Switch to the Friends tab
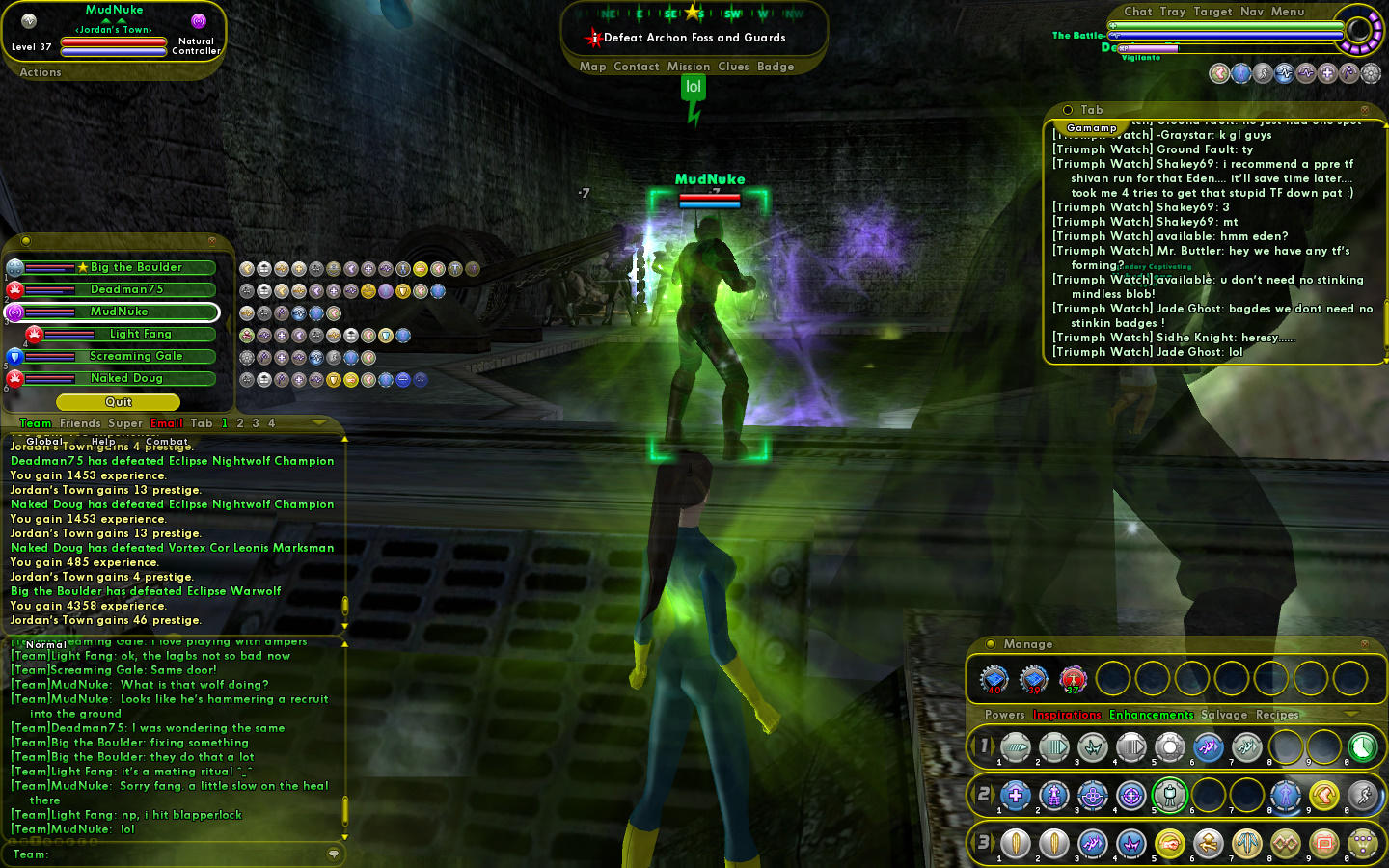1389x868 pixels. tap(80, 423)
